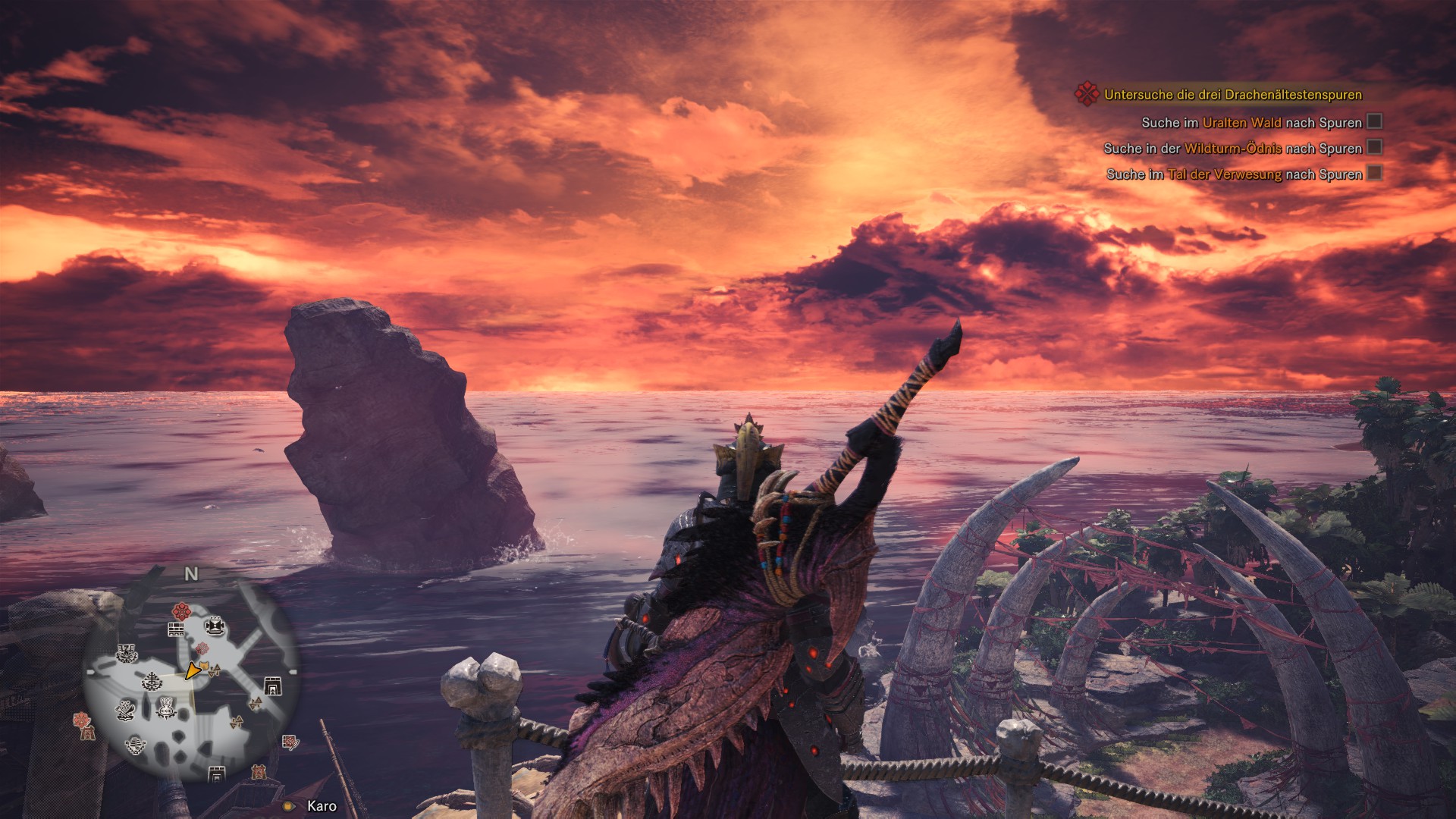Select the 'N' compass marker above the minimap

click(191, 574)
